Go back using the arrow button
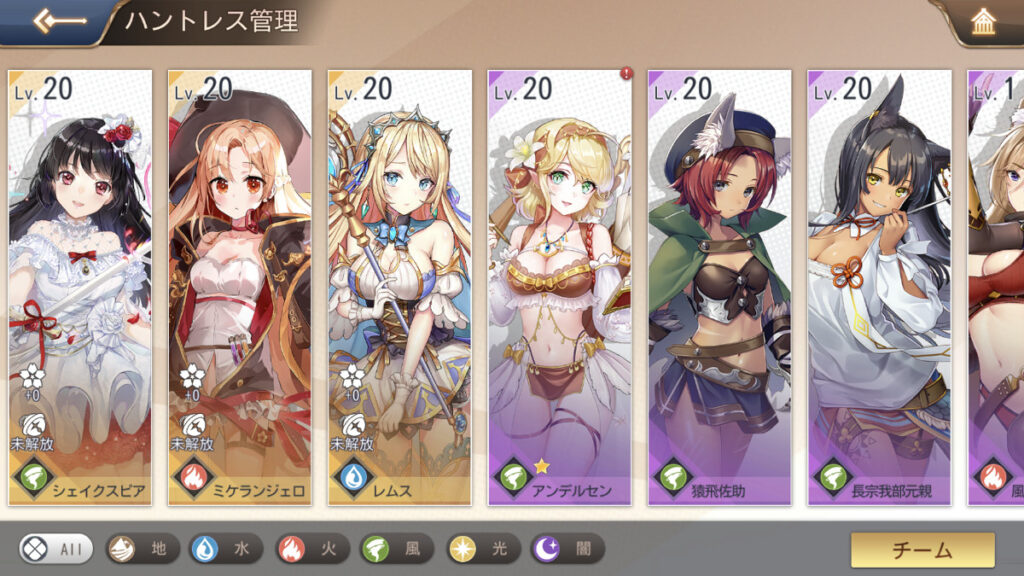The height and width of the screenshot is (576, 1024). click(x=53, y=22)
